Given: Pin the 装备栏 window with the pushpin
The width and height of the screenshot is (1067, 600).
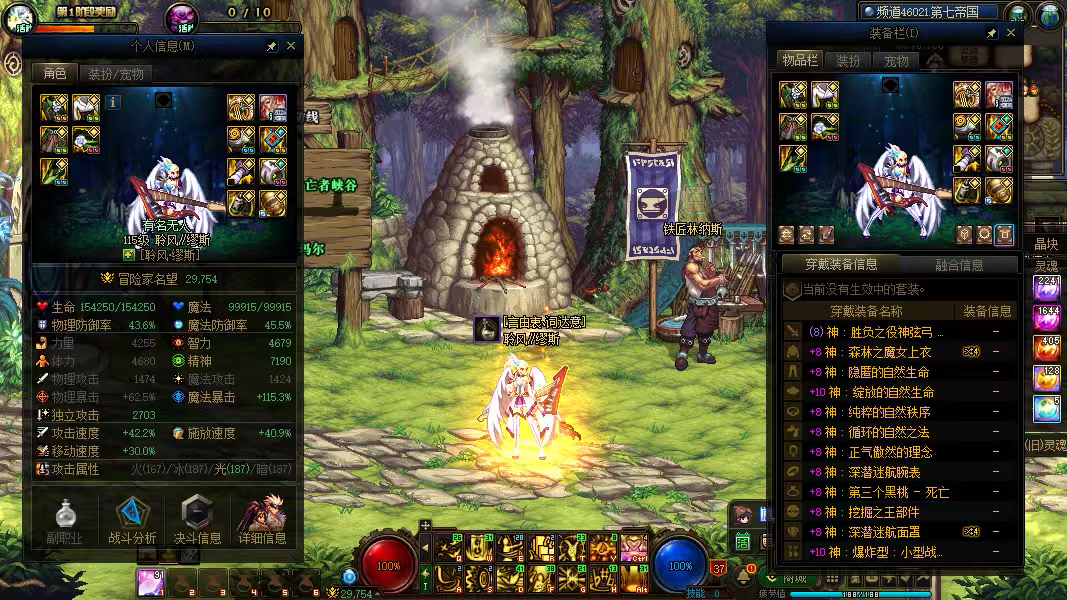Looking at the screenshot, I should point(991,33).
